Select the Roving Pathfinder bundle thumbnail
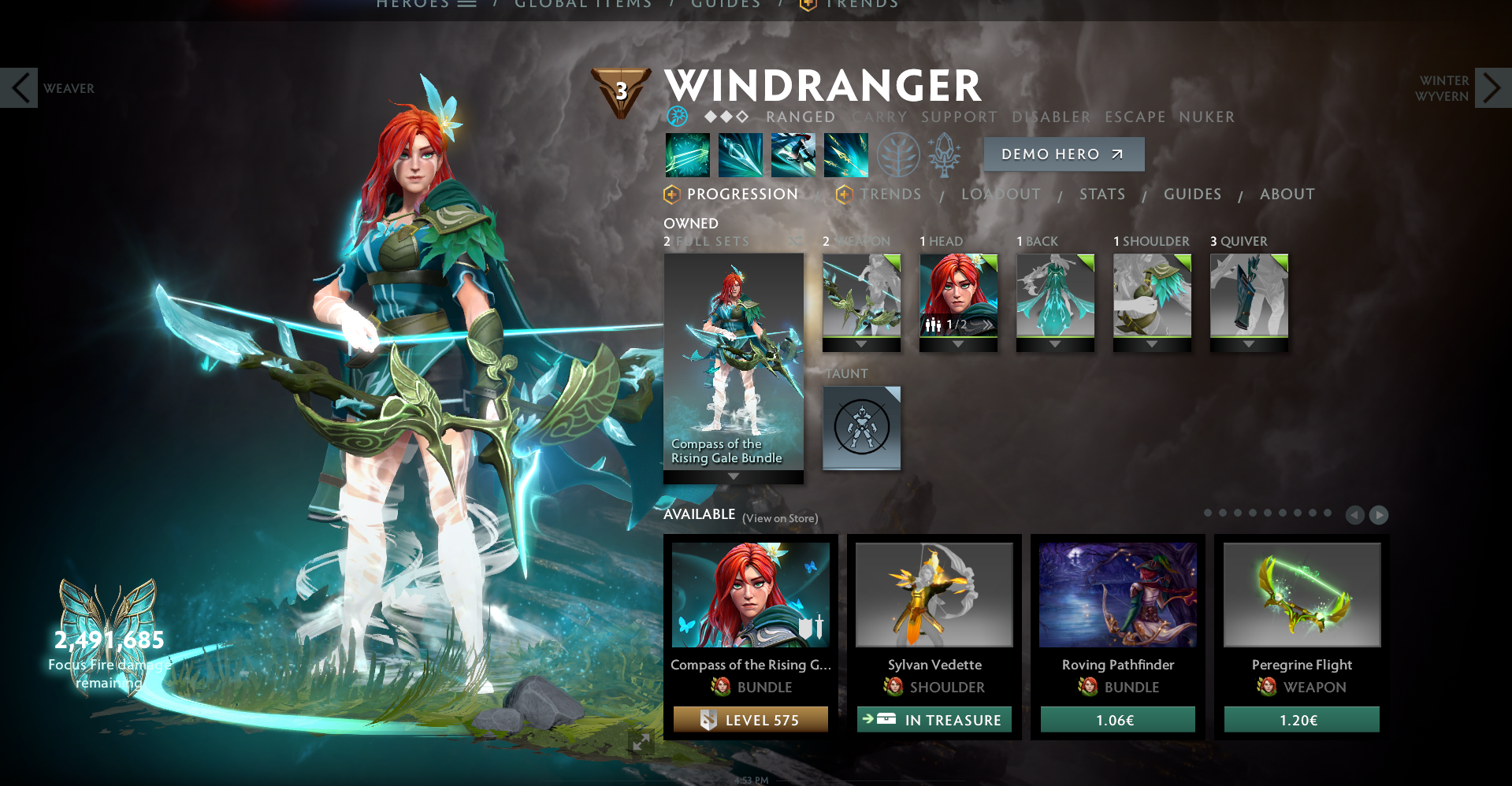 click(1116, 595)
